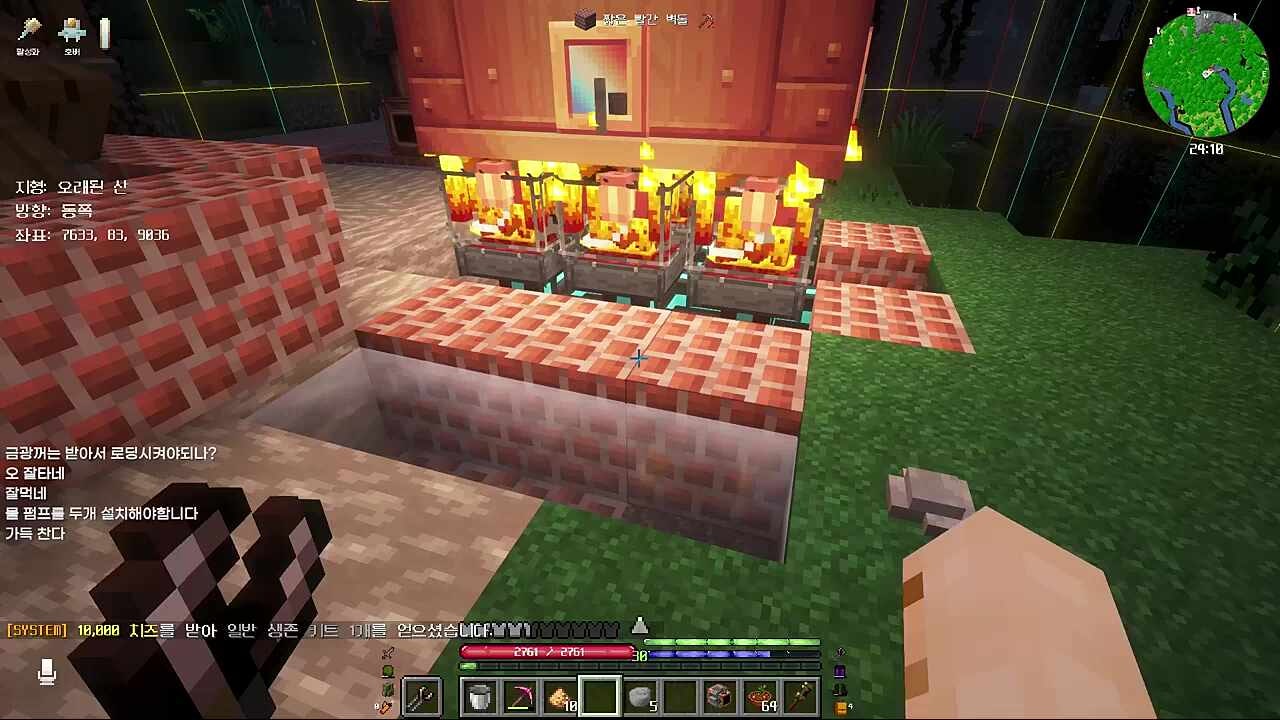Click the 활성화 status effect icon
This screenshot has height=720, width=1280.
click(x=29, y=33)
